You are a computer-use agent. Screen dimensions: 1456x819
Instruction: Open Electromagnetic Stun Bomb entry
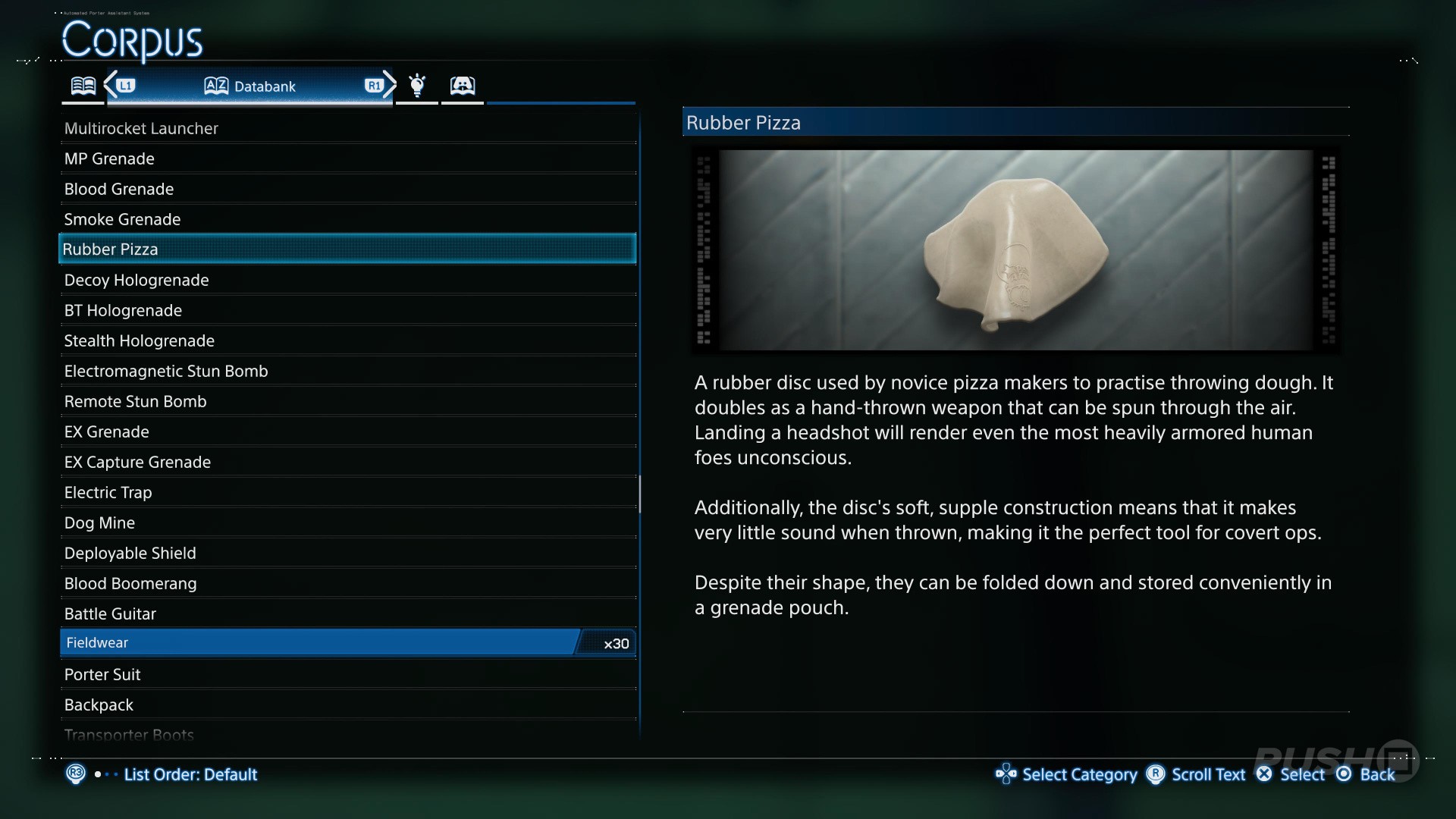coord(166,371)
